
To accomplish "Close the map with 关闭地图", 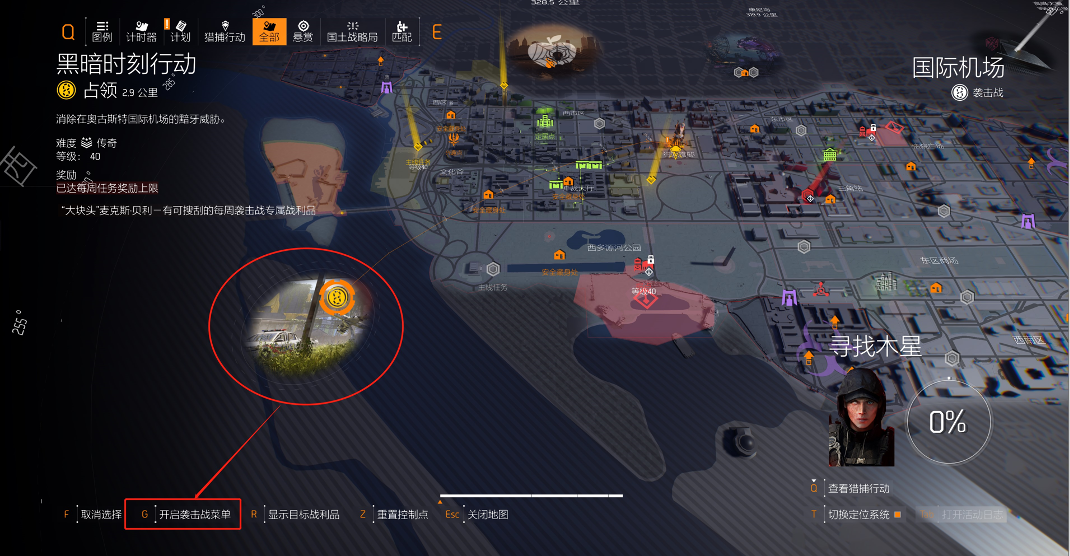I will pos(487,515).
